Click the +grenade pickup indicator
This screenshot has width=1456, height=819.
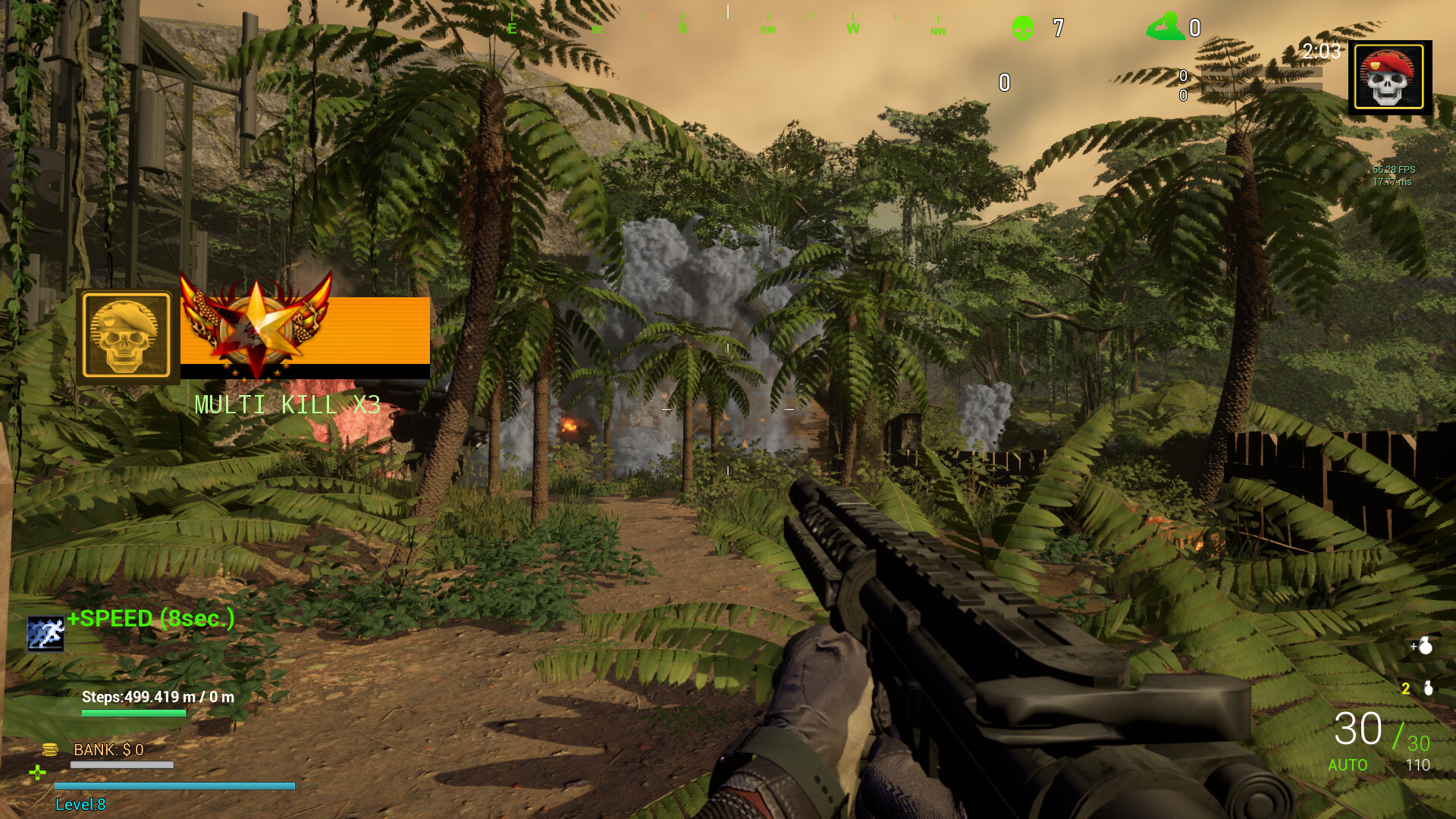1424,646
